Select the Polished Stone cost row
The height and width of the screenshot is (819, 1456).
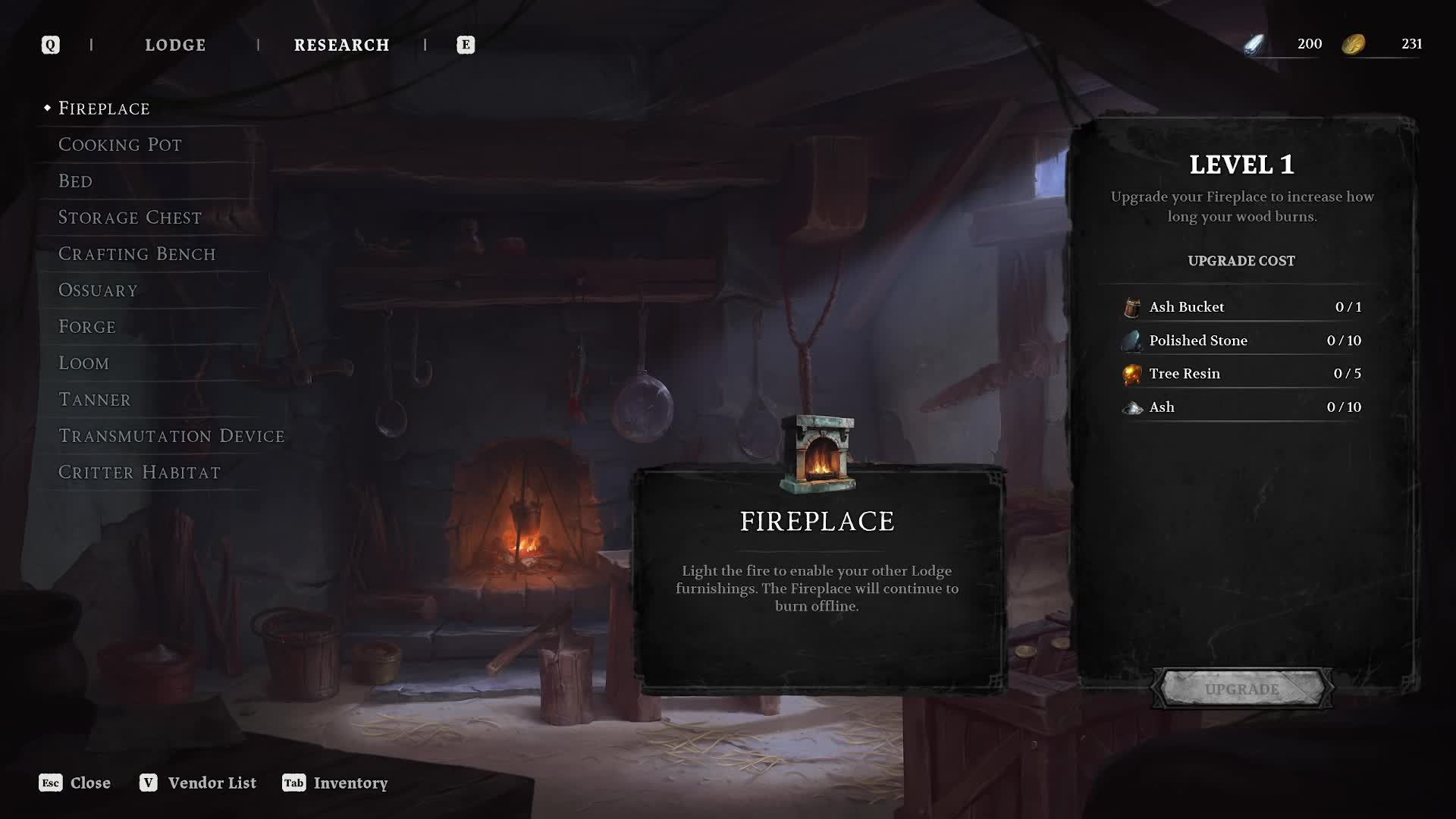pyautogui.click(x=1241, y=340)
